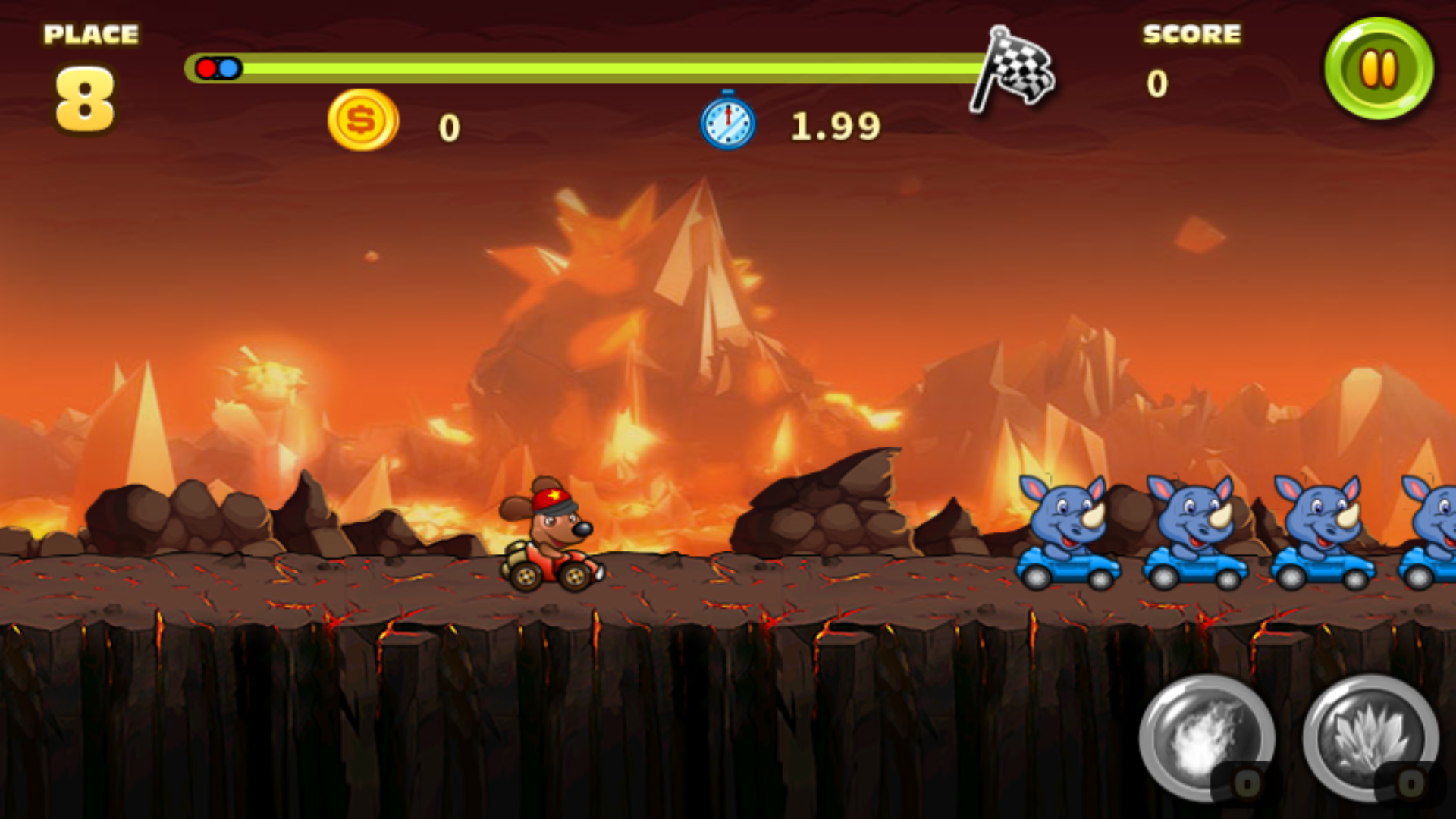Click the SCORE value showing 0
Screen dimensions: 1456x819
[x=1156, y=83]
